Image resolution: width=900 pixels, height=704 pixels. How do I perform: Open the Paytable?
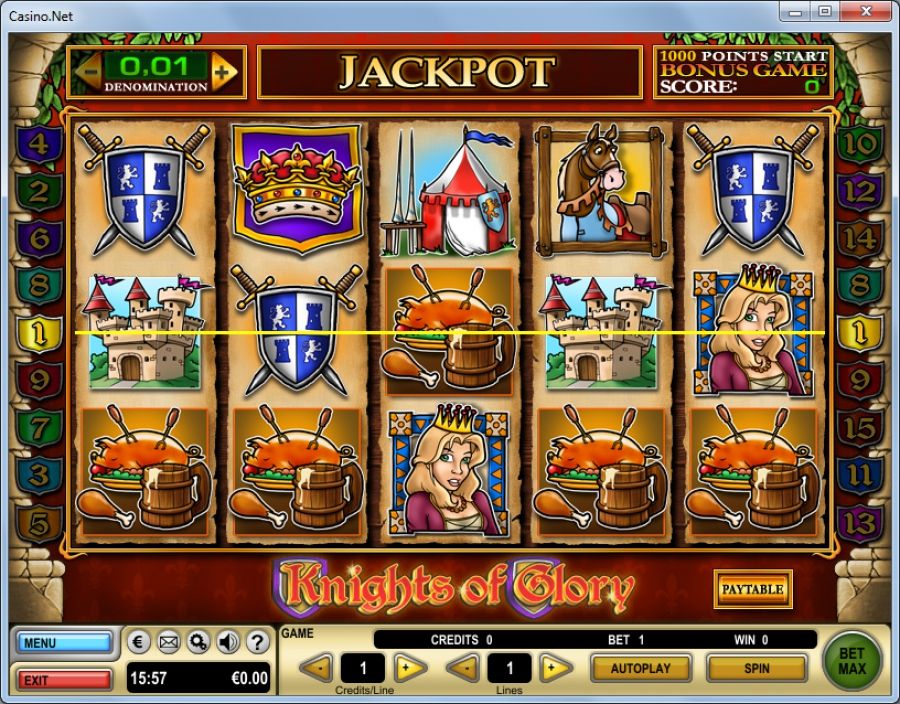tap(752, 589)
